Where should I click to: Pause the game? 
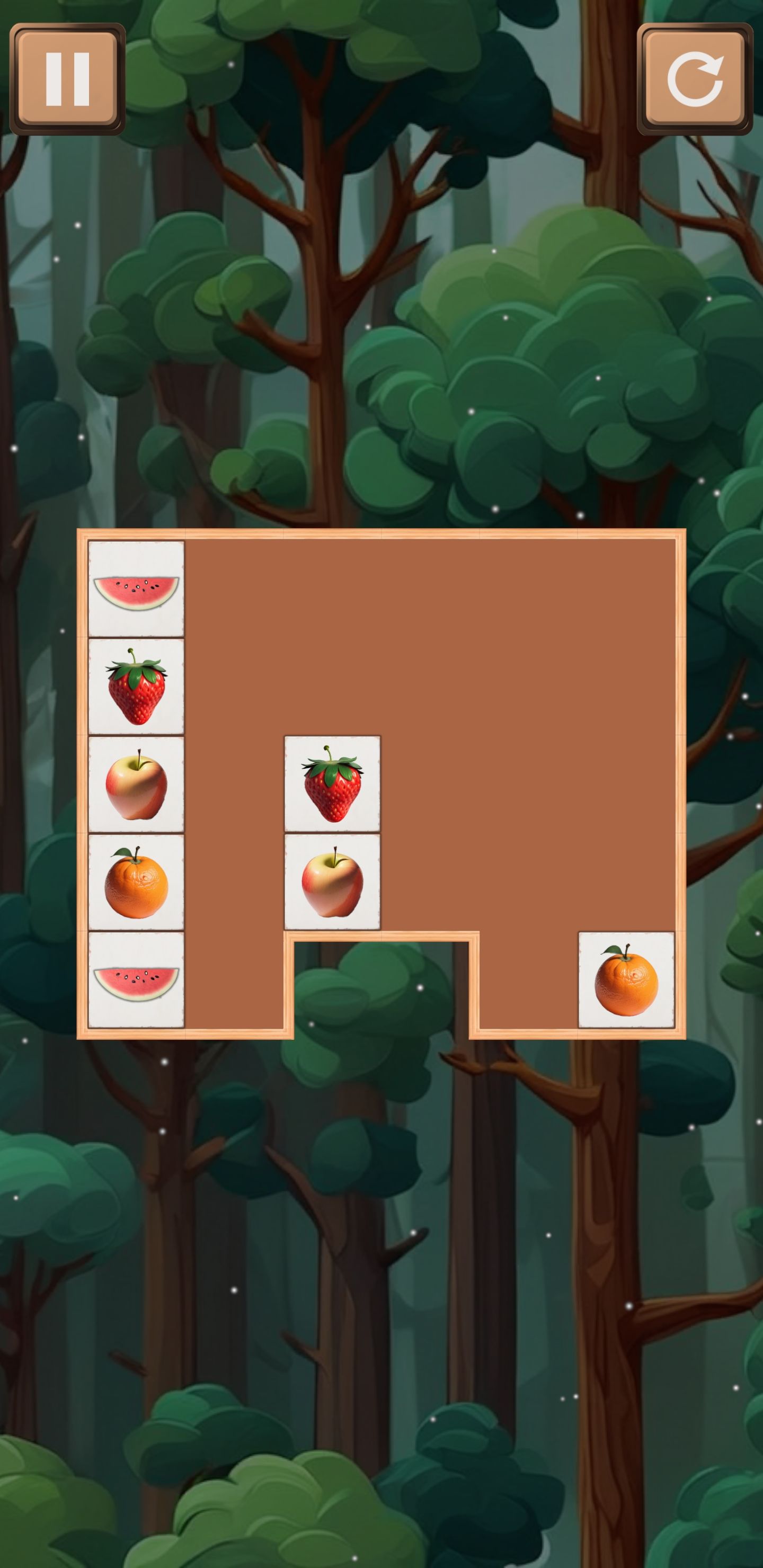pyautogui.click(x=68, y=79)
